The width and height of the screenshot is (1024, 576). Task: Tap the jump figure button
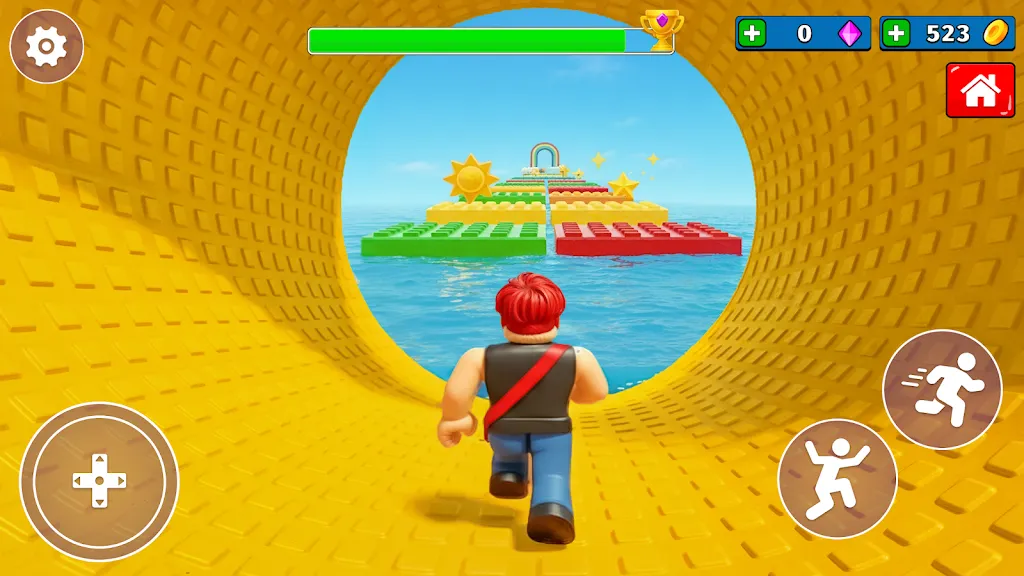837,479
